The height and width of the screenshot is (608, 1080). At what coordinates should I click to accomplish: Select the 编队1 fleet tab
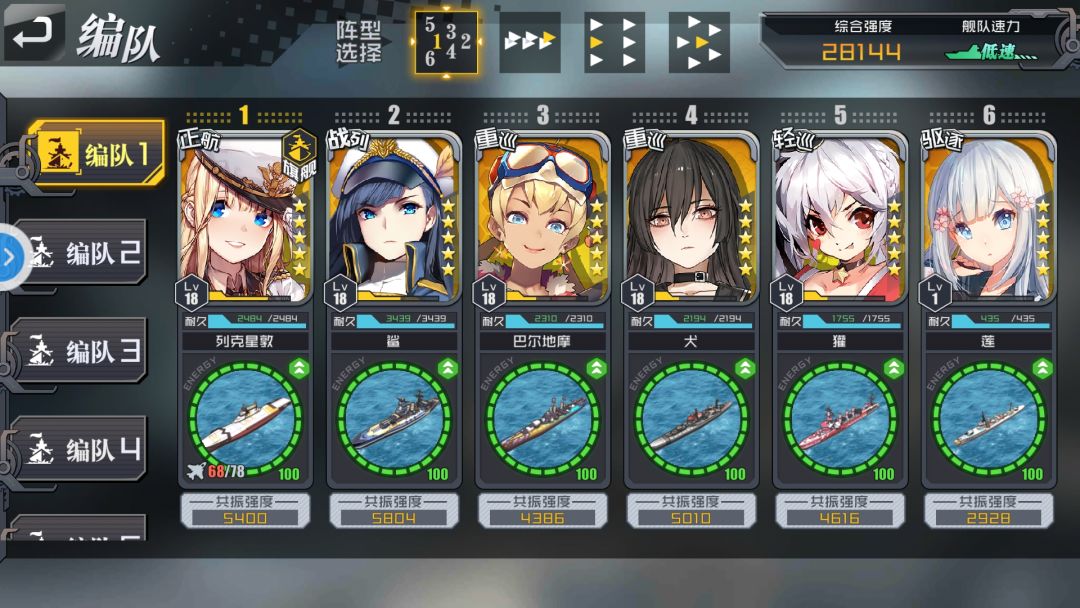[97, 154]
